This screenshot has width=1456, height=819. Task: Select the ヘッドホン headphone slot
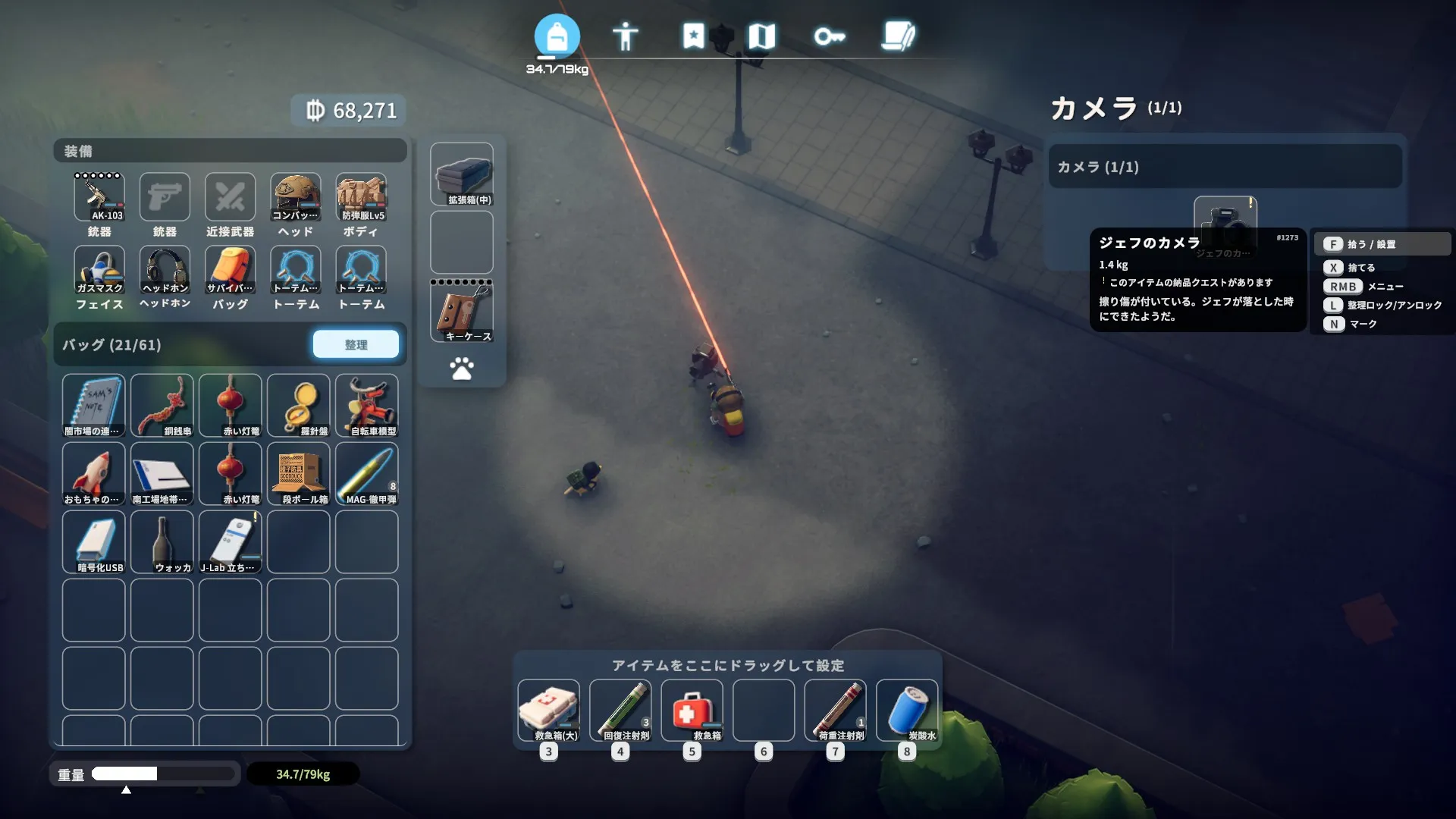click(165, 270)
